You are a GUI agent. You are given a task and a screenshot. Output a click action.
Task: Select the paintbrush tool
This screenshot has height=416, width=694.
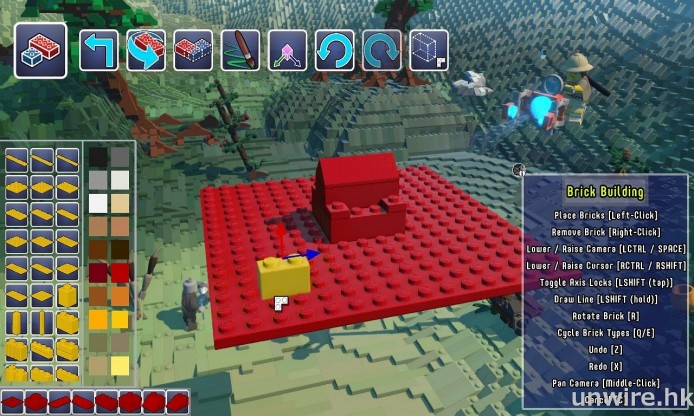tap(240, 50)
